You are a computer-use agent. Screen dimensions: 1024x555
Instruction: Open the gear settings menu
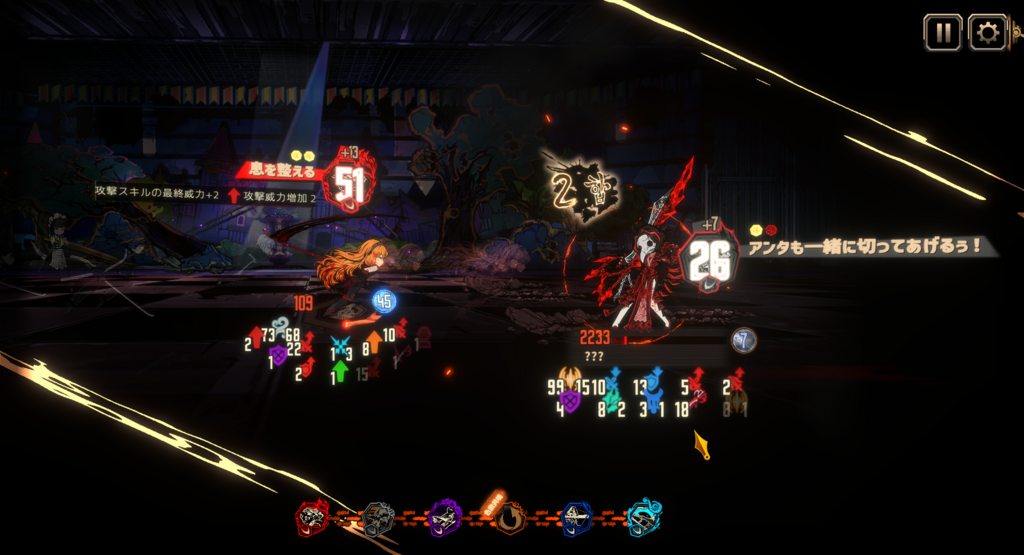(x=988, y=32)
